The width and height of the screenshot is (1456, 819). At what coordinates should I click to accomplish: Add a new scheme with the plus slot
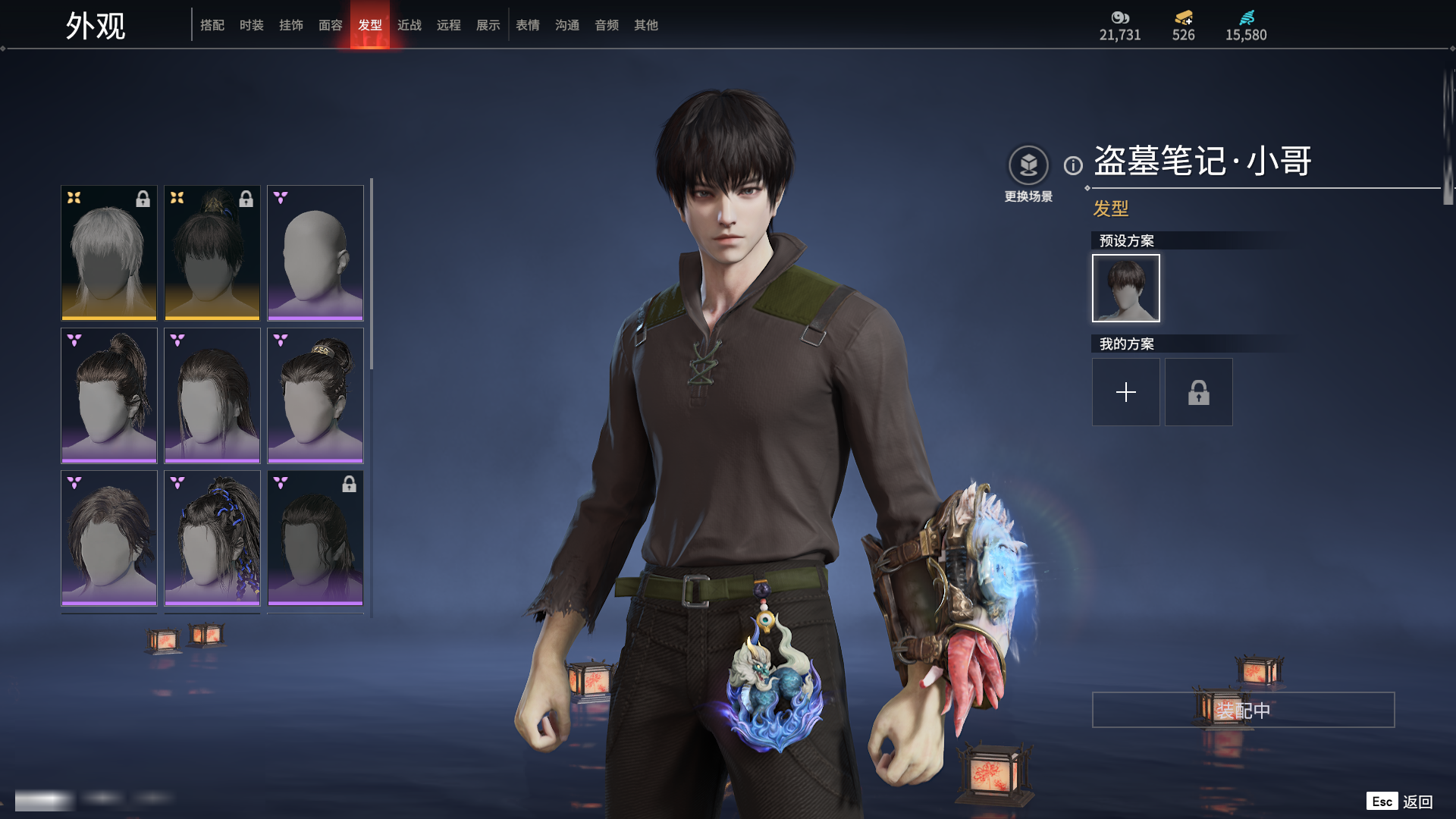click(x=1125, y=392)
